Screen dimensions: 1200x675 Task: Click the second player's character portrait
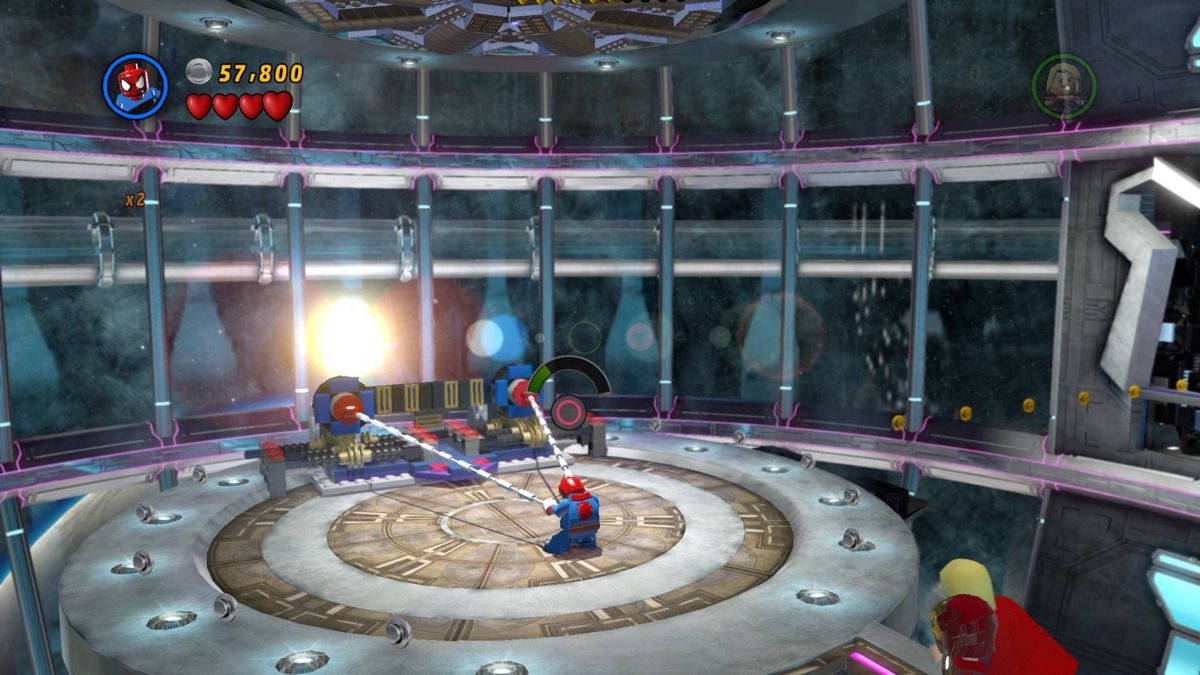click(x=1064, y=86)
